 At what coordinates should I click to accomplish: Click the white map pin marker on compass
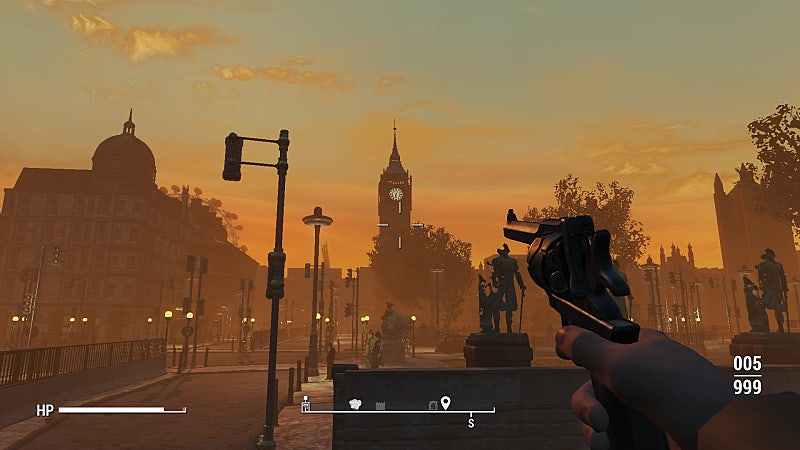(x=445, y=402)
